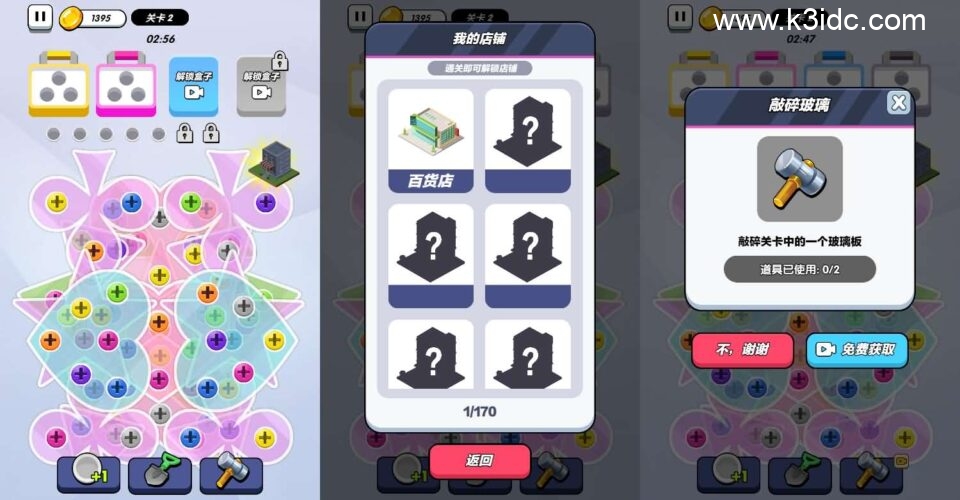Select the 百货店 shop tile

tap(430, 140)
